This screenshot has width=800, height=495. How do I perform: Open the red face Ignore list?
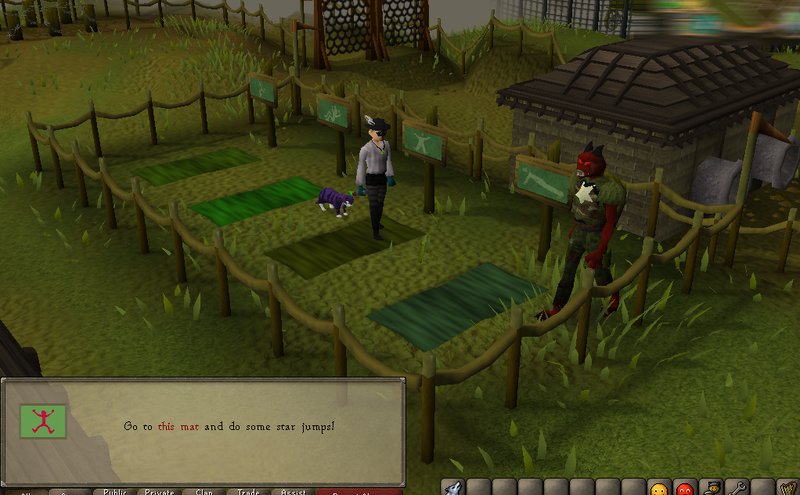pos(685,489)
